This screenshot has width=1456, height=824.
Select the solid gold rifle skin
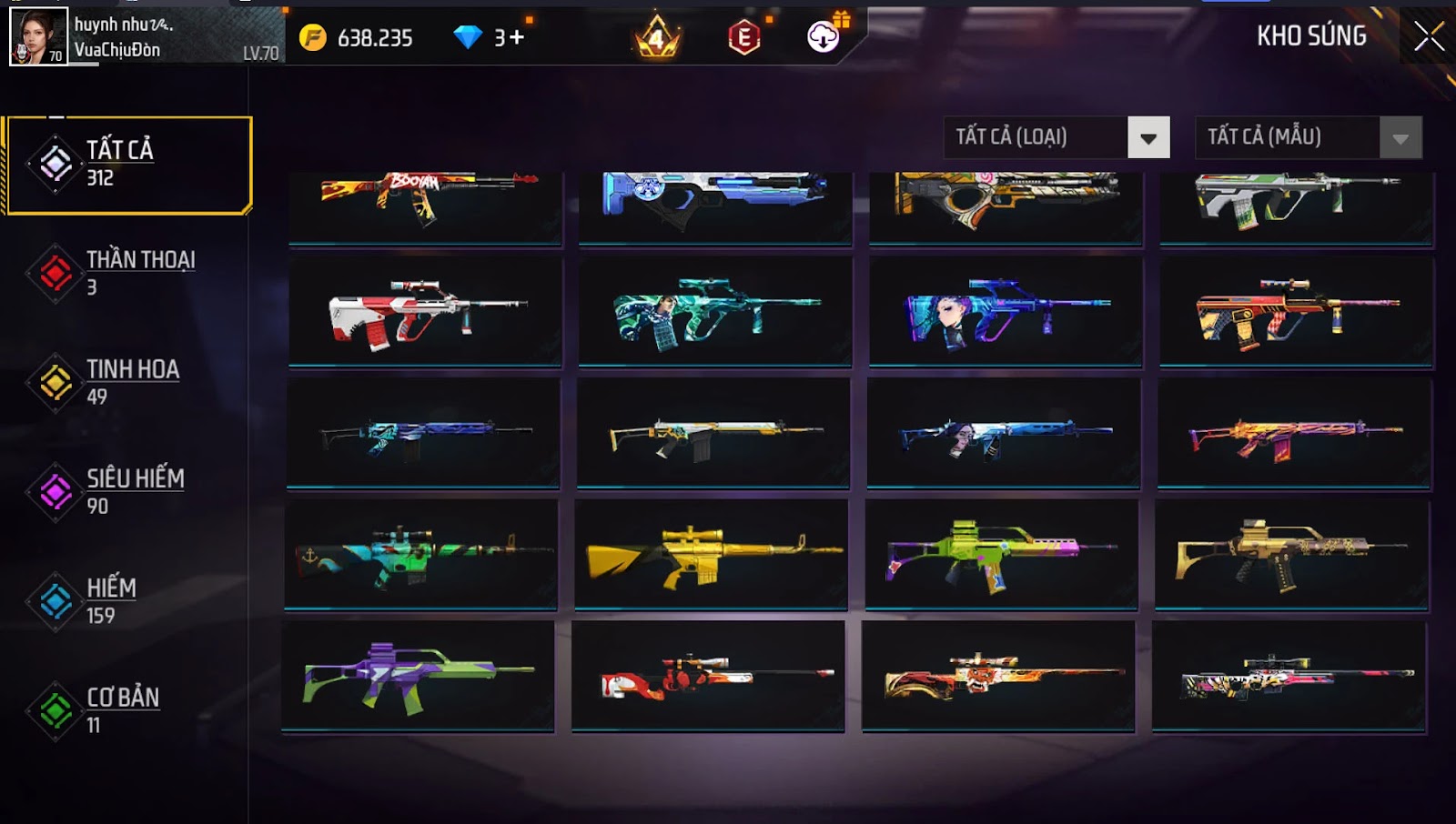click(x=711, y=554)
